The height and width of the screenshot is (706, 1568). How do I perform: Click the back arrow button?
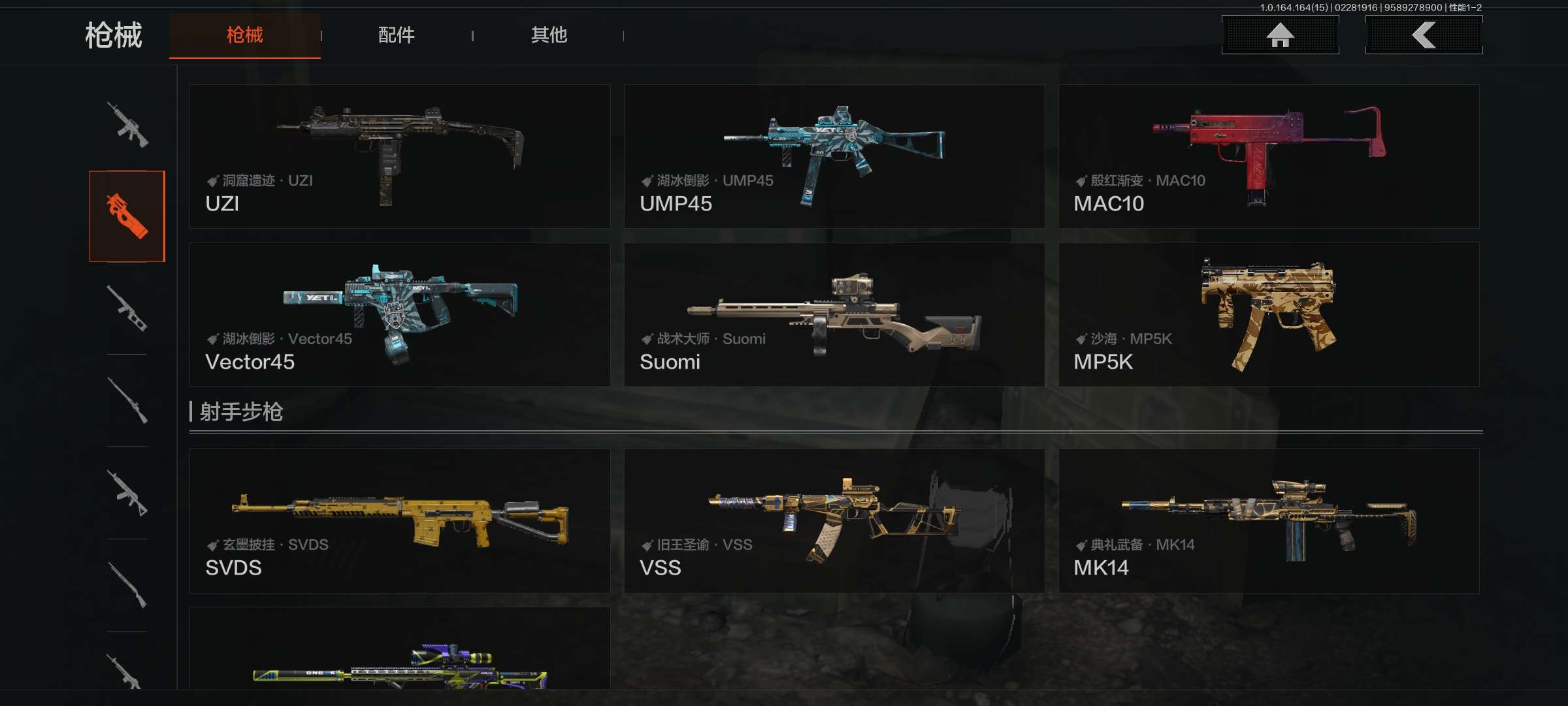click(x=1424, y=35)
